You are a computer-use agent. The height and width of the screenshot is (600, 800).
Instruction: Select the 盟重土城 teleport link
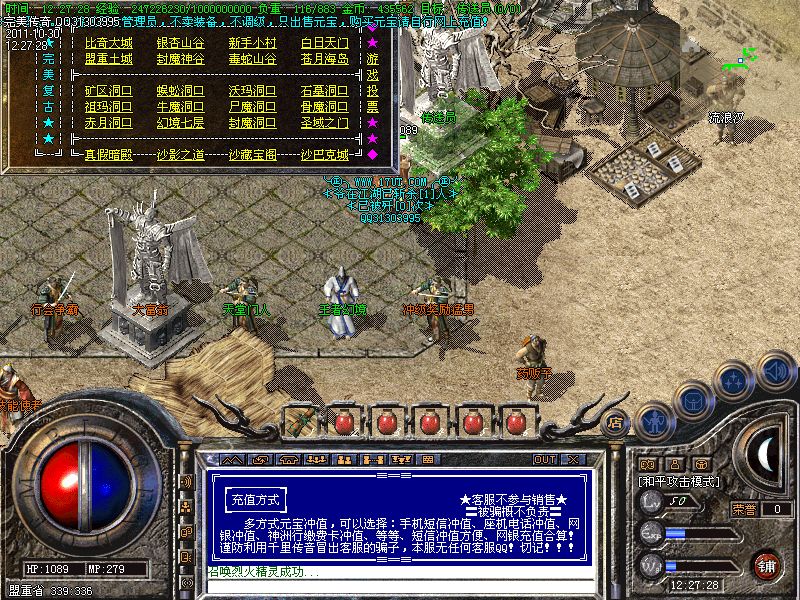click(108, 59)
